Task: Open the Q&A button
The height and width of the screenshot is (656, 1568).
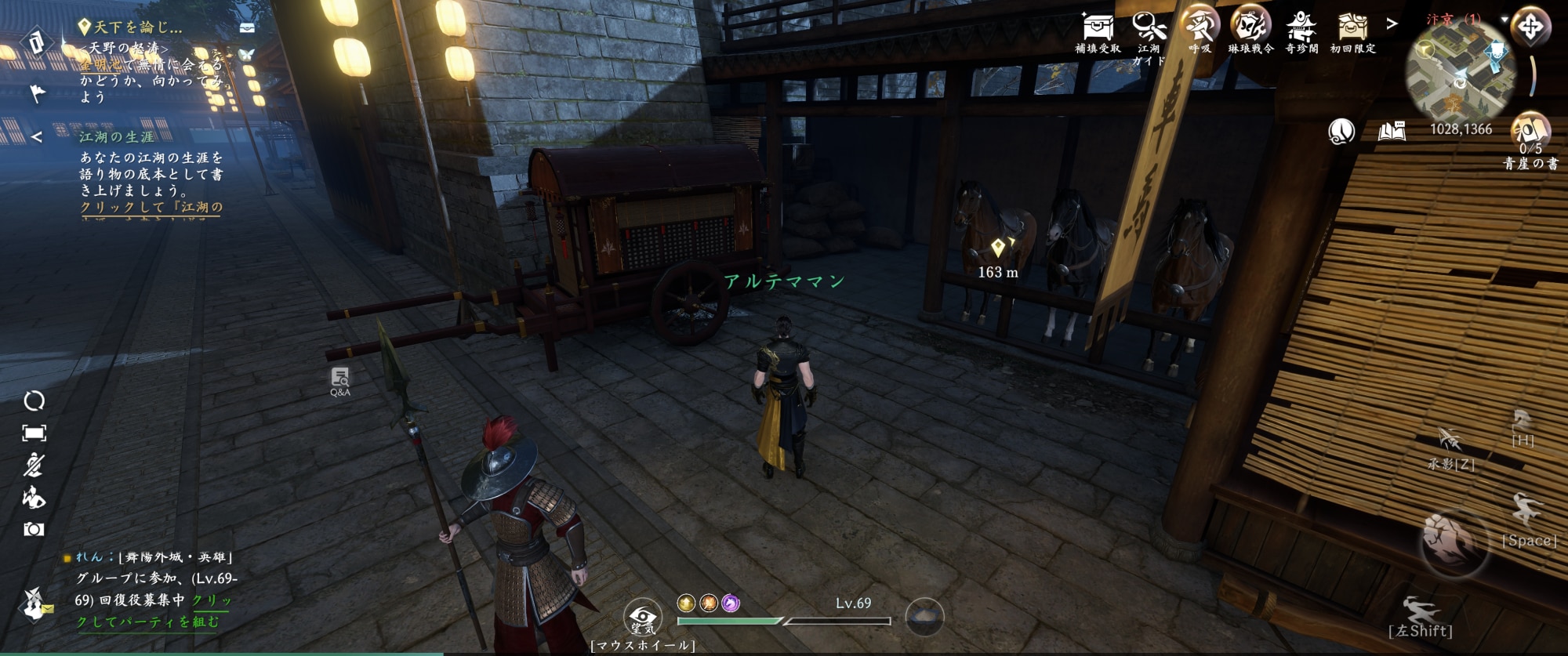Action: click(x=339, y=380)
